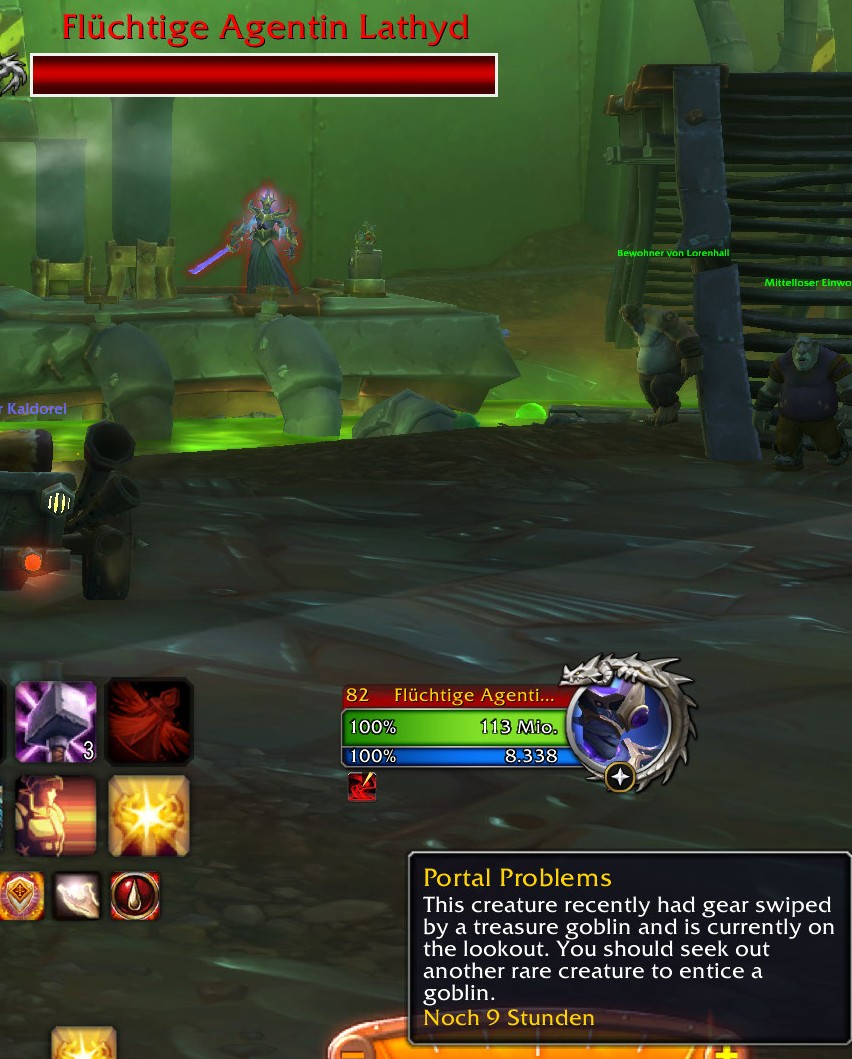Use the glowing white hand ability
The image size is (852, 1059).
76,895
